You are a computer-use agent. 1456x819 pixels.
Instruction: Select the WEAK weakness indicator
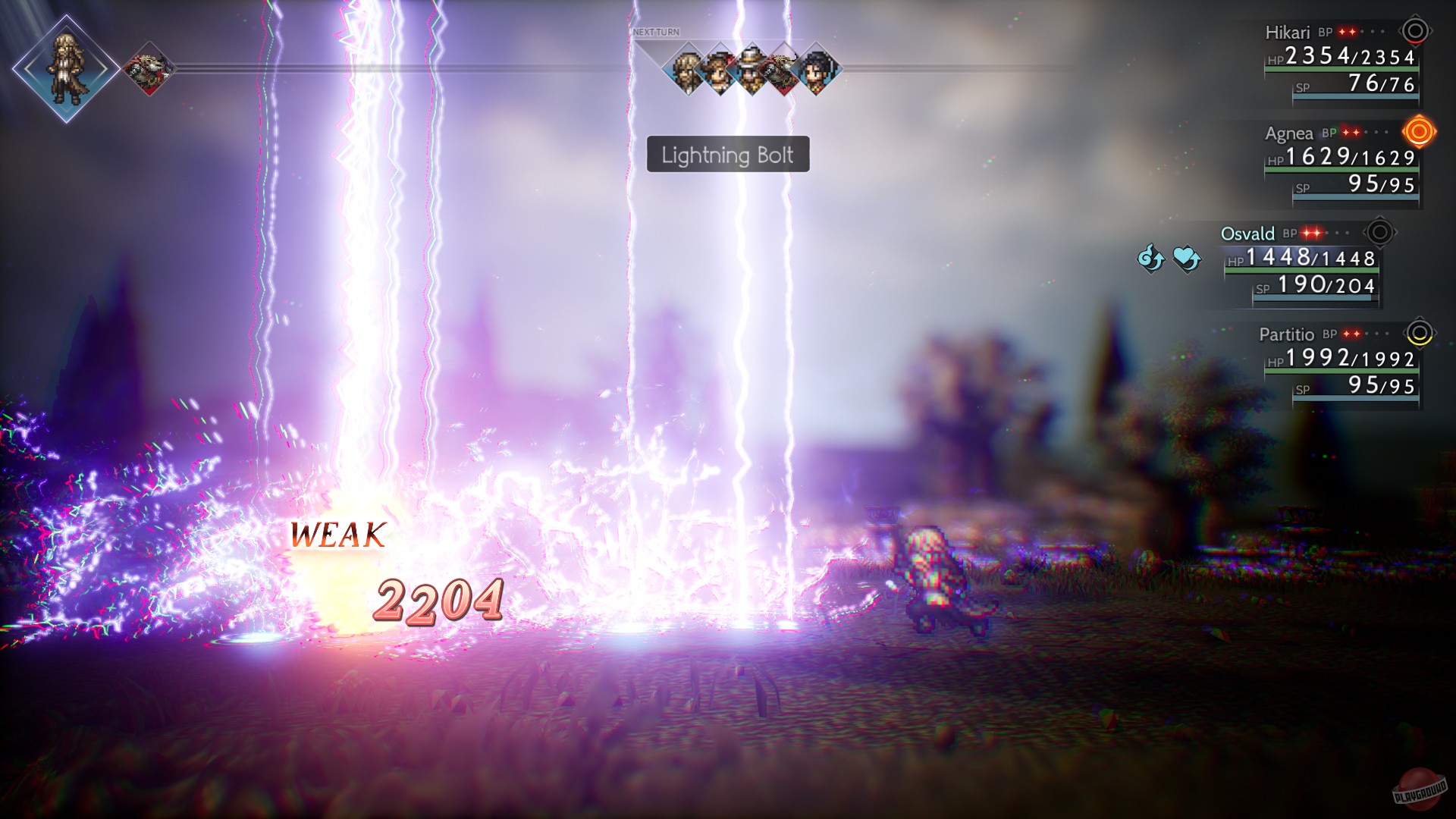339,536
